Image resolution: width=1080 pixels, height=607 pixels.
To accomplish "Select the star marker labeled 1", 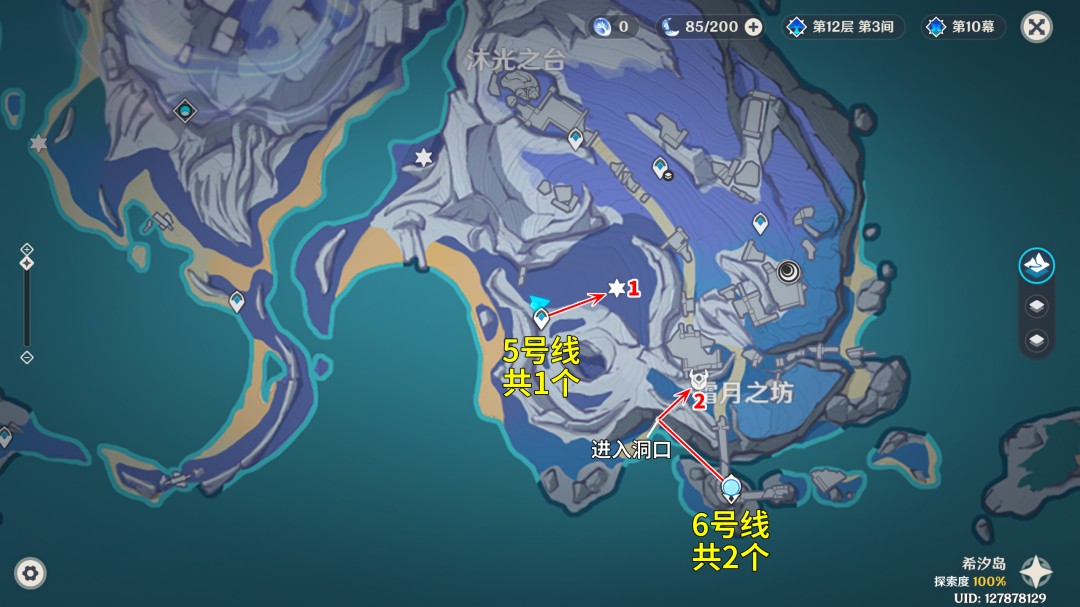I will pos(616,288).
